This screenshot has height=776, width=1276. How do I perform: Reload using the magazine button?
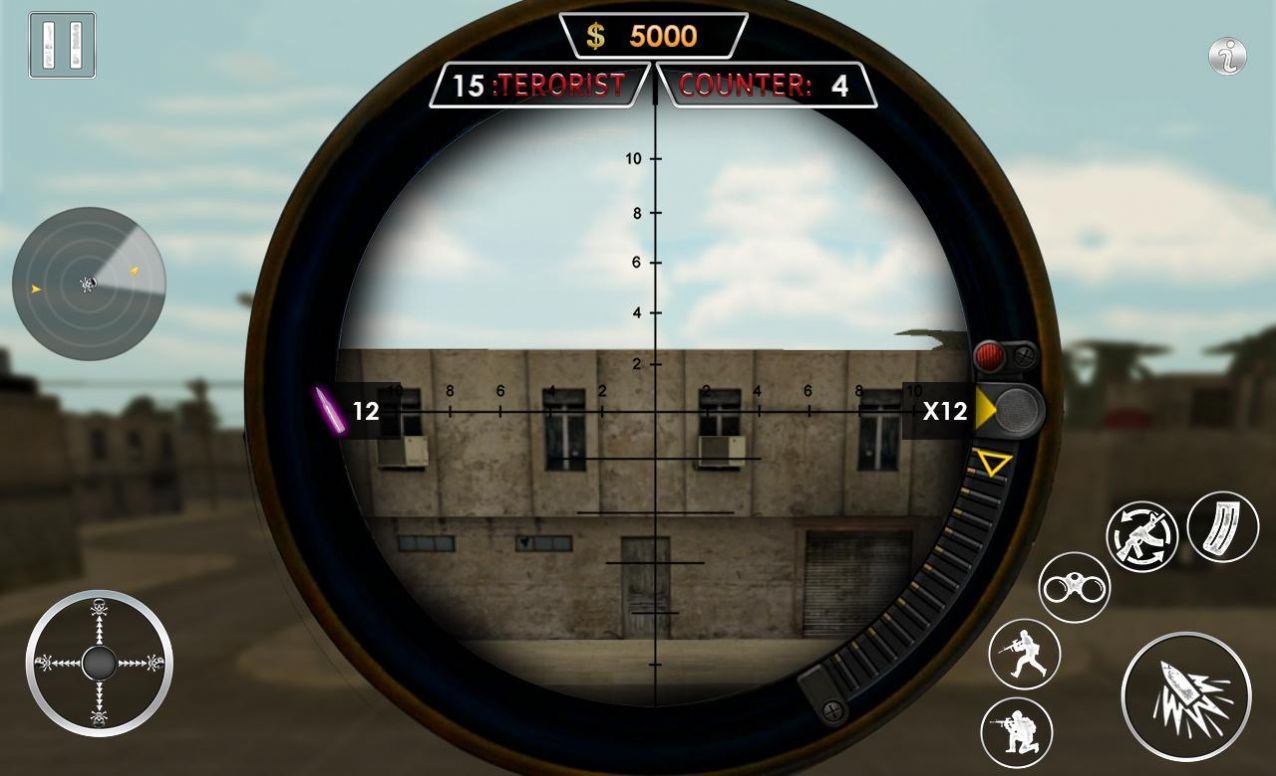[1223, 526]
